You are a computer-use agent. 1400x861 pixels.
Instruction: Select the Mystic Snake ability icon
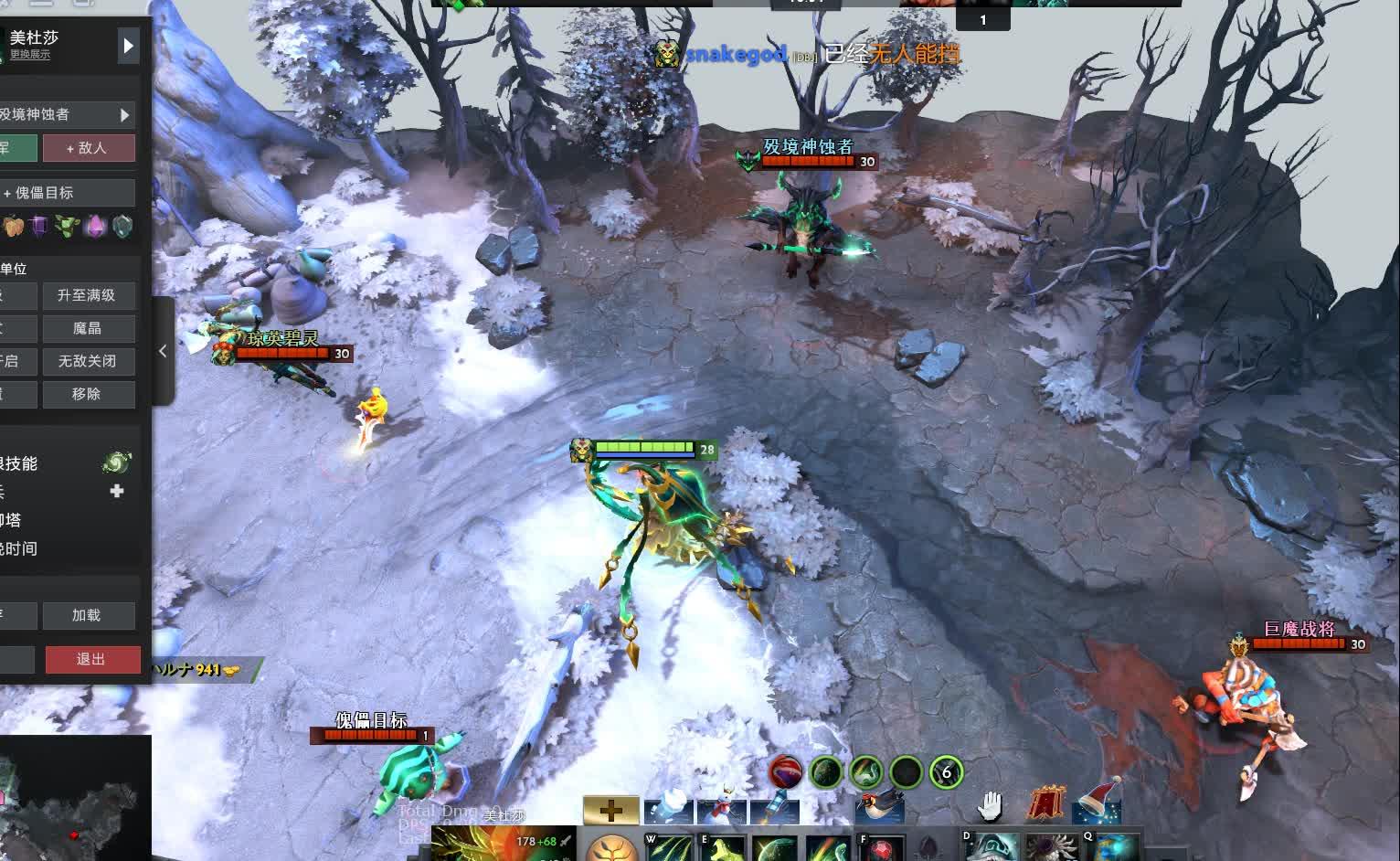pyautogui.click(x=825, y=852)
